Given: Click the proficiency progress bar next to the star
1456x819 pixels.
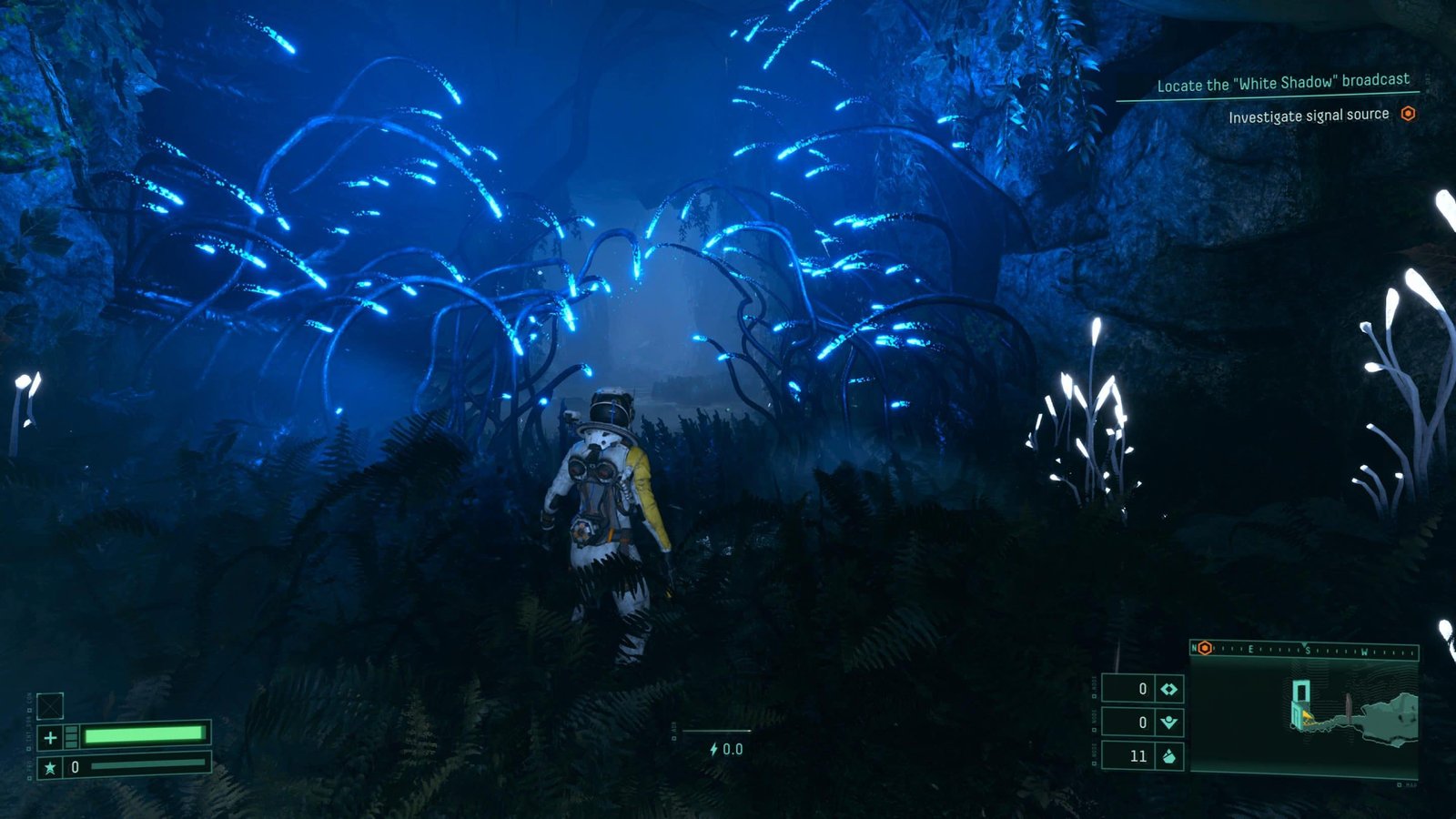Looking at the screenshot, I should click(150, 766).
